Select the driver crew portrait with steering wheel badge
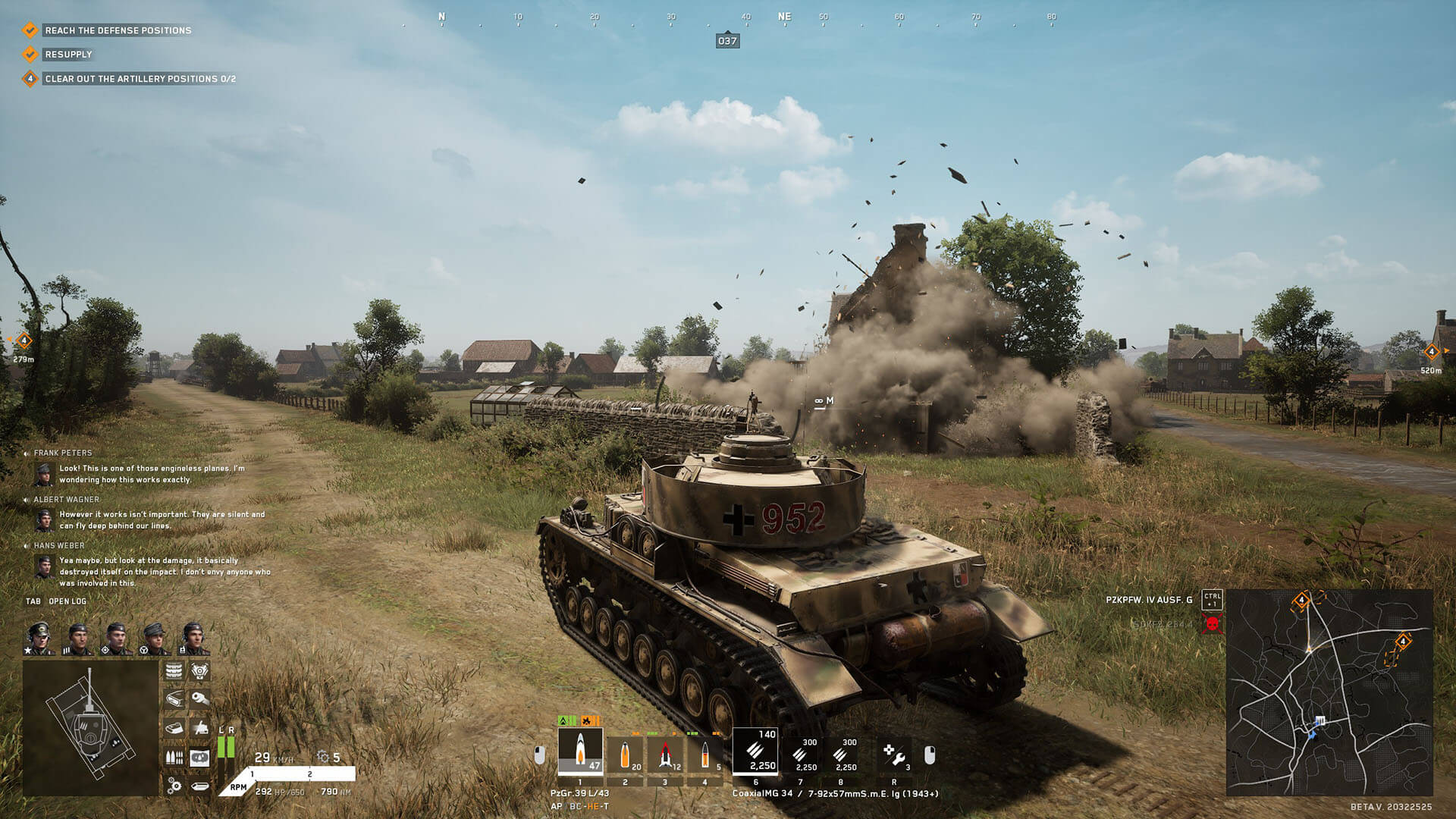The height and width of the screenshot is (819, 1456). (154, 638)
